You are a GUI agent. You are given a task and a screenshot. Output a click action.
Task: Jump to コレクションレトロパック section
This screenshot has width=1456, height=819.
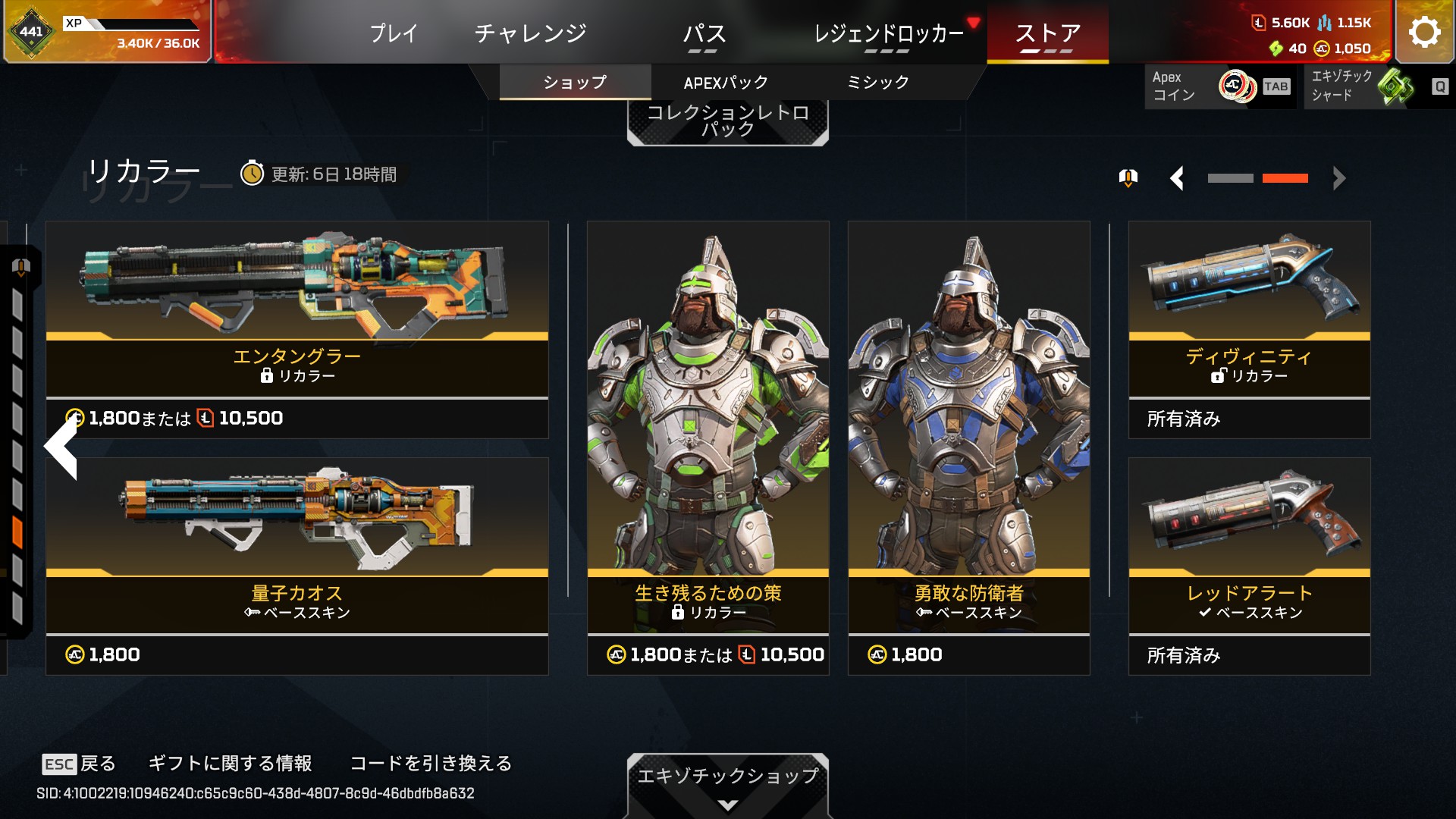click(727, 121)
